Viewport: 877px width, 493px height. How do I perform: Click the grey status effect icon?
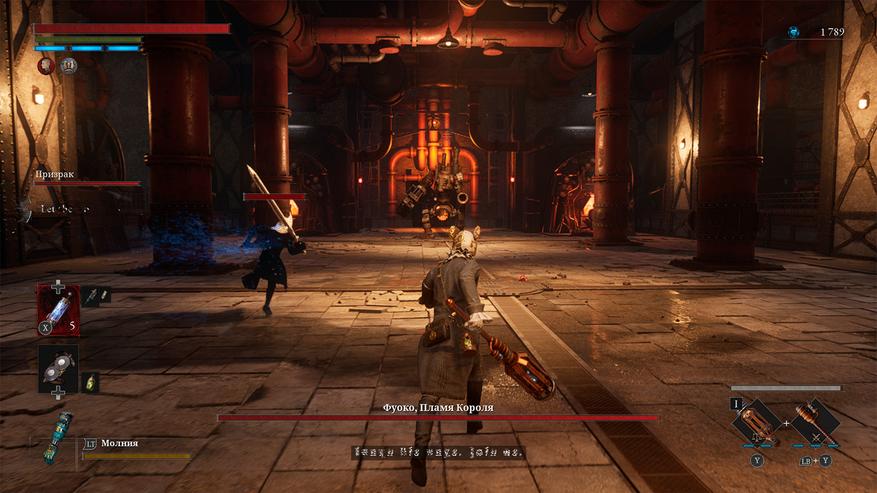(69, 66)
